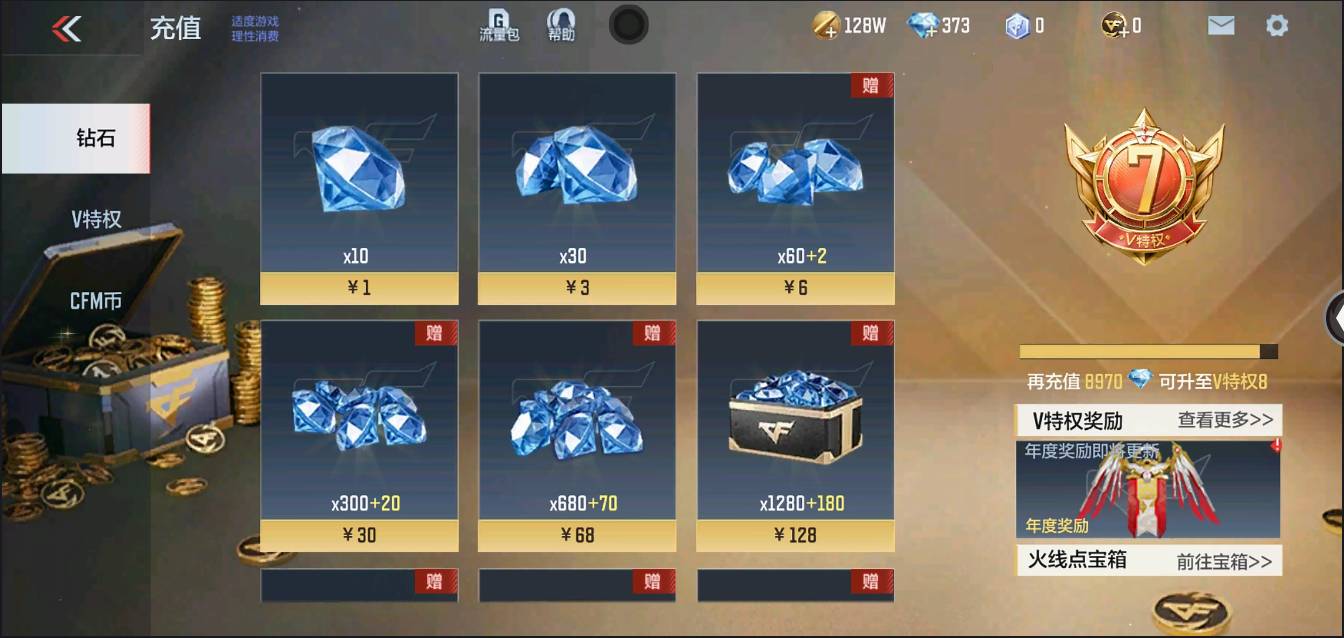Viewport: 1344px width, 638px height.
Task: Open the 帮助 help icon
Action: coord(561,26)
